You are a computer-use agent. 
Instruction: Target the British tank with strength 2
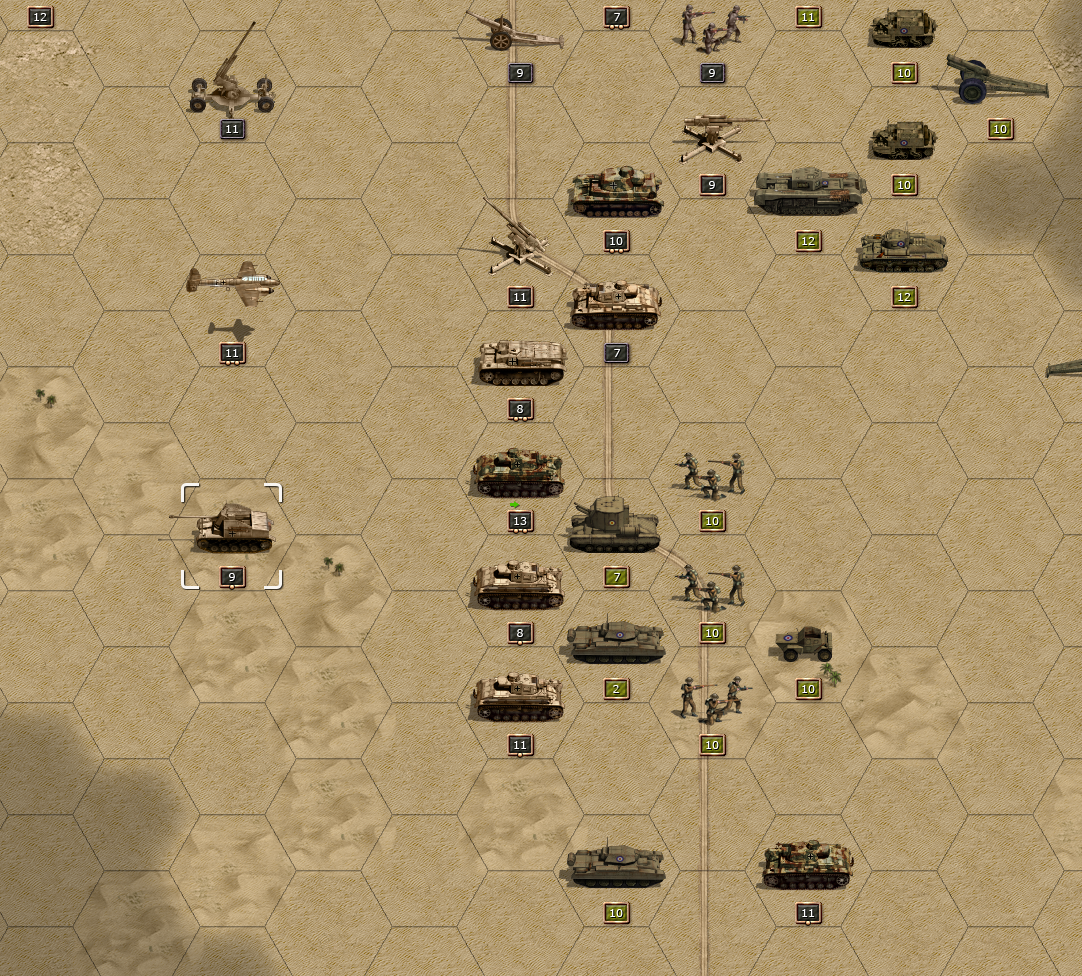click(x=616, y=643)
